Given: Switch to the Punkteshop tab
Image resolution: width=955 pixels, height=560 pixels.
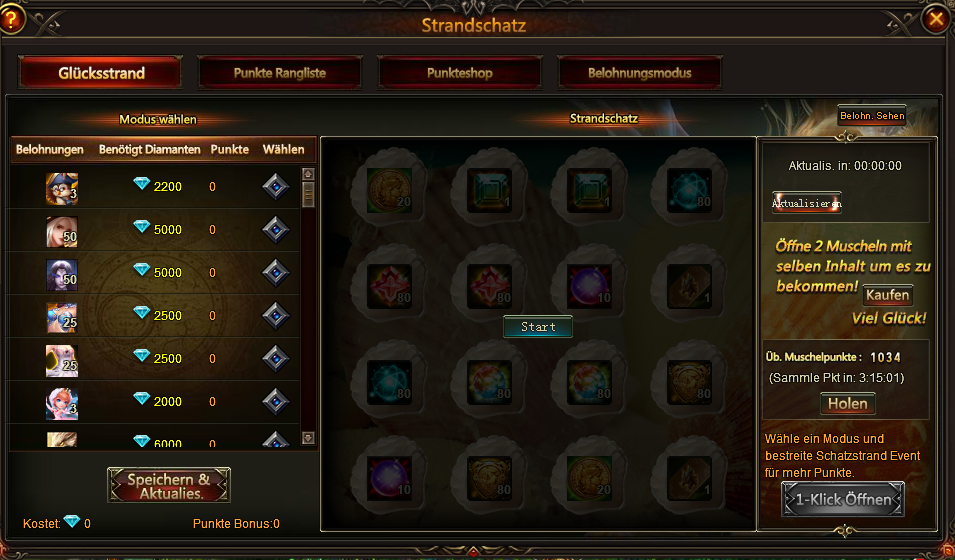Looking at the screenshot, I should coord(459,73).
